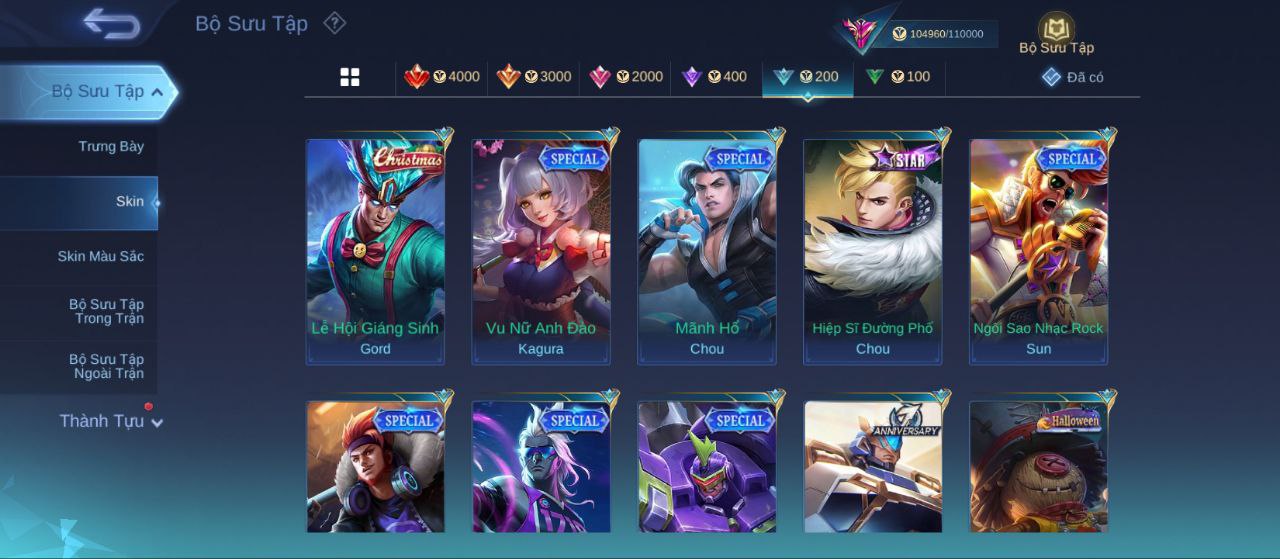Select Chou's Hiệp Sĩ Đường Phố skin
The image size is (1280, 559).
[873, 251]
